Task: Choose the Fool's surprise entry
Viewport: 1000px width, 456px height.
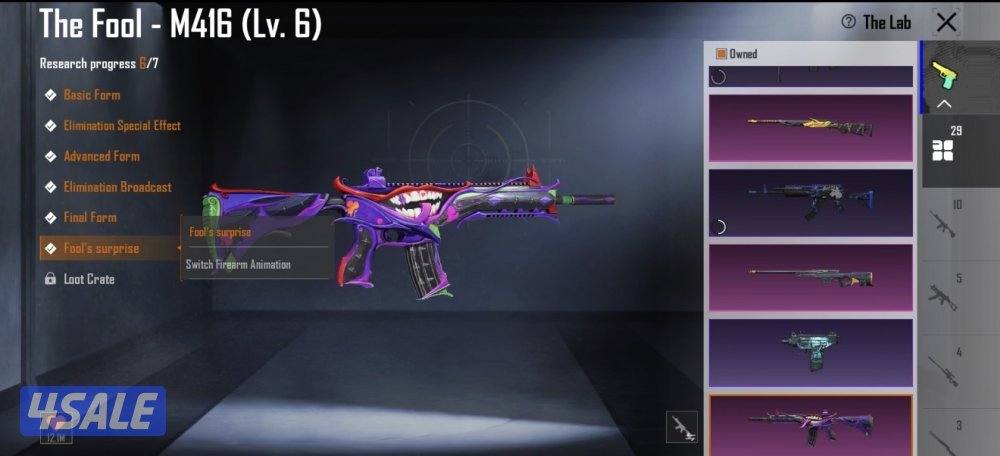Action: coord(101,248)
